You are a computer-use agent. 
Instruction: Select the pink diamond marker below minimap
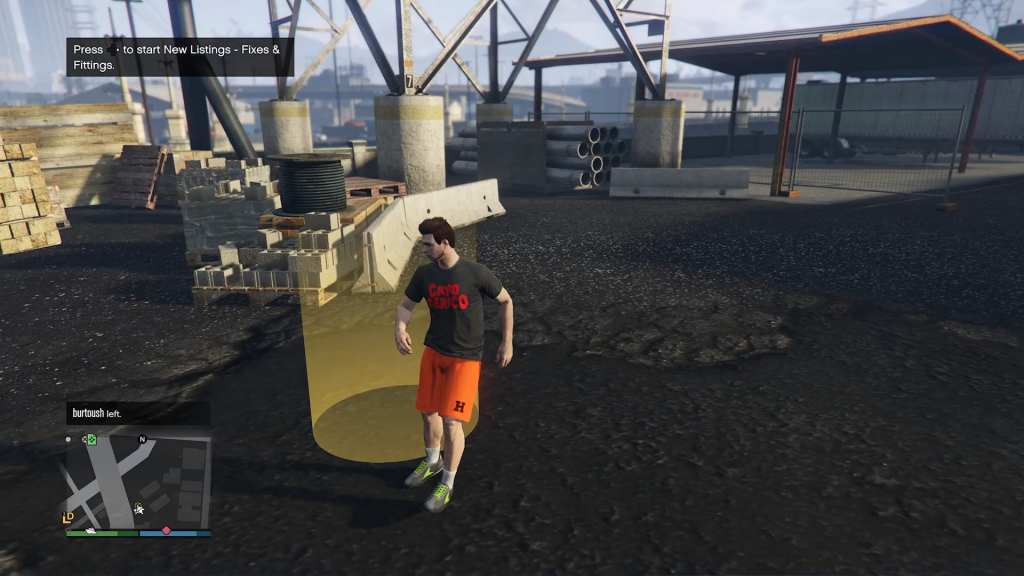click(166, 530)
